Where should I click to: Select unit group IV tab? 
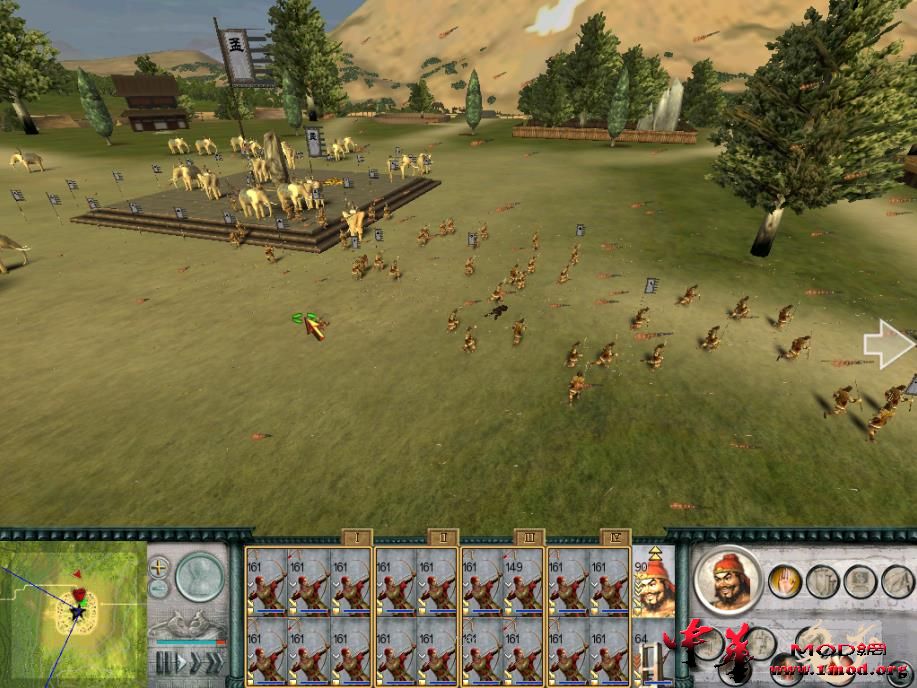[615, 537]
